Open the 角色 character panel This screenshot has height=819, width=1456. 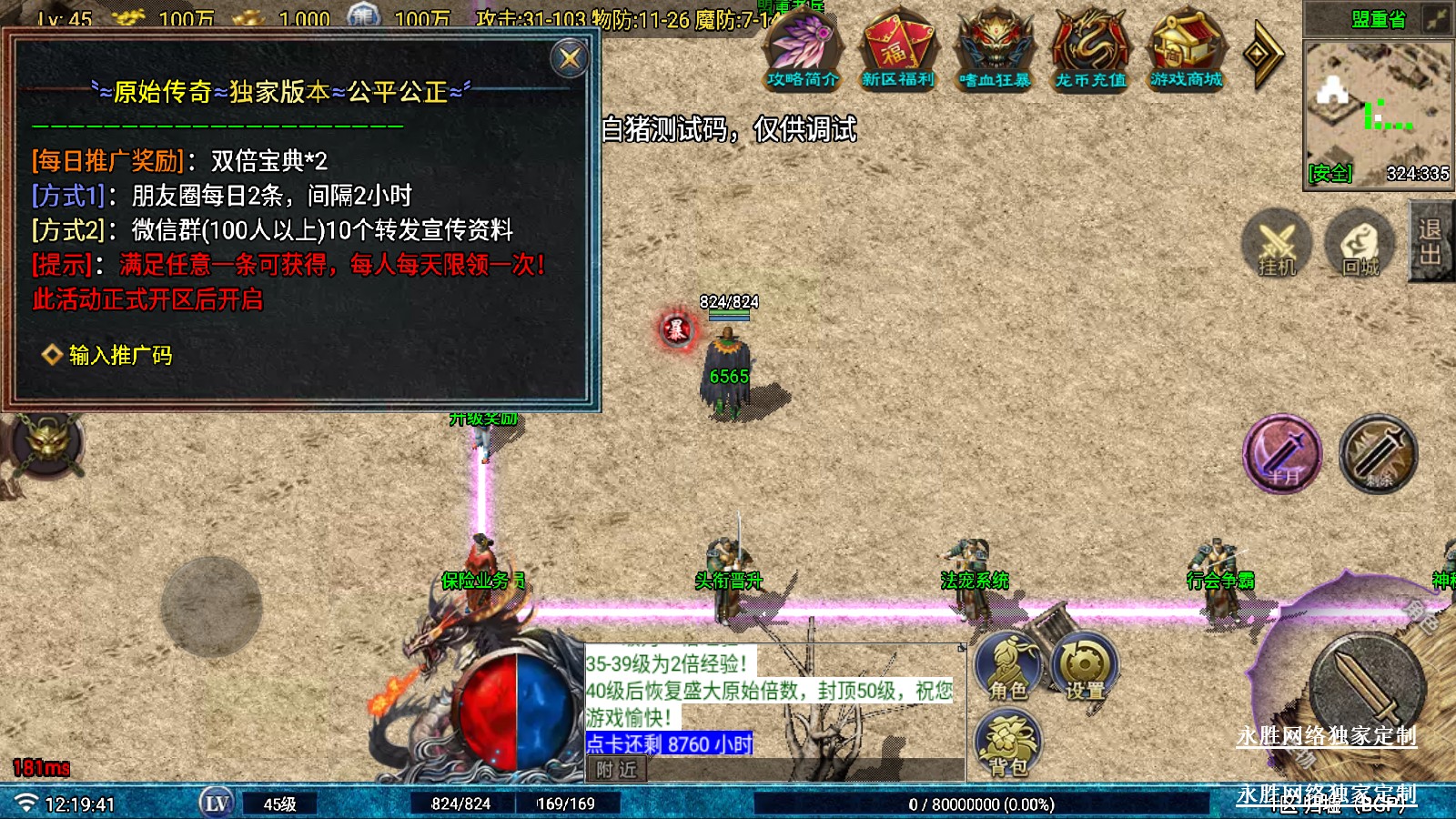coord(1008,668)
